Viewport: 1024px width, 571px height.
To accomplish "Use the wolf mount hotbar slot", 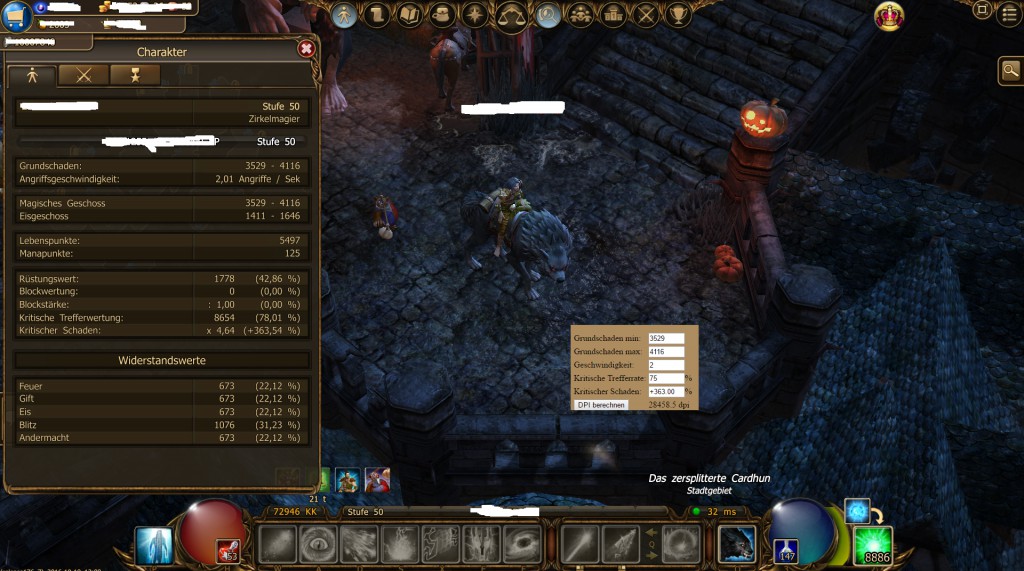I will click(737, 543).
